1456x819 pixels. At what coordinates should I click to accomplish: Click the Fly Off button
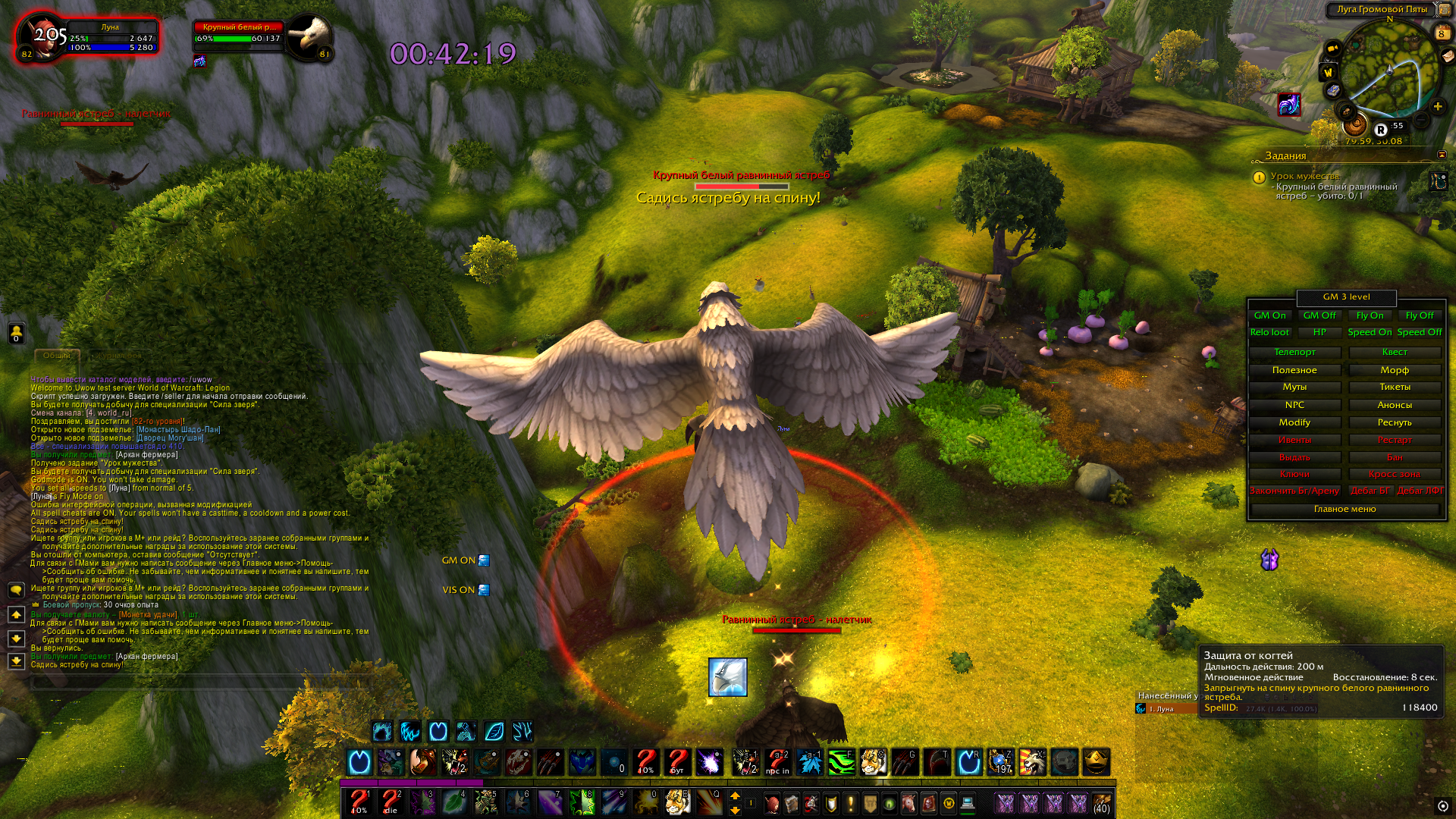(x=1419, y=315)
